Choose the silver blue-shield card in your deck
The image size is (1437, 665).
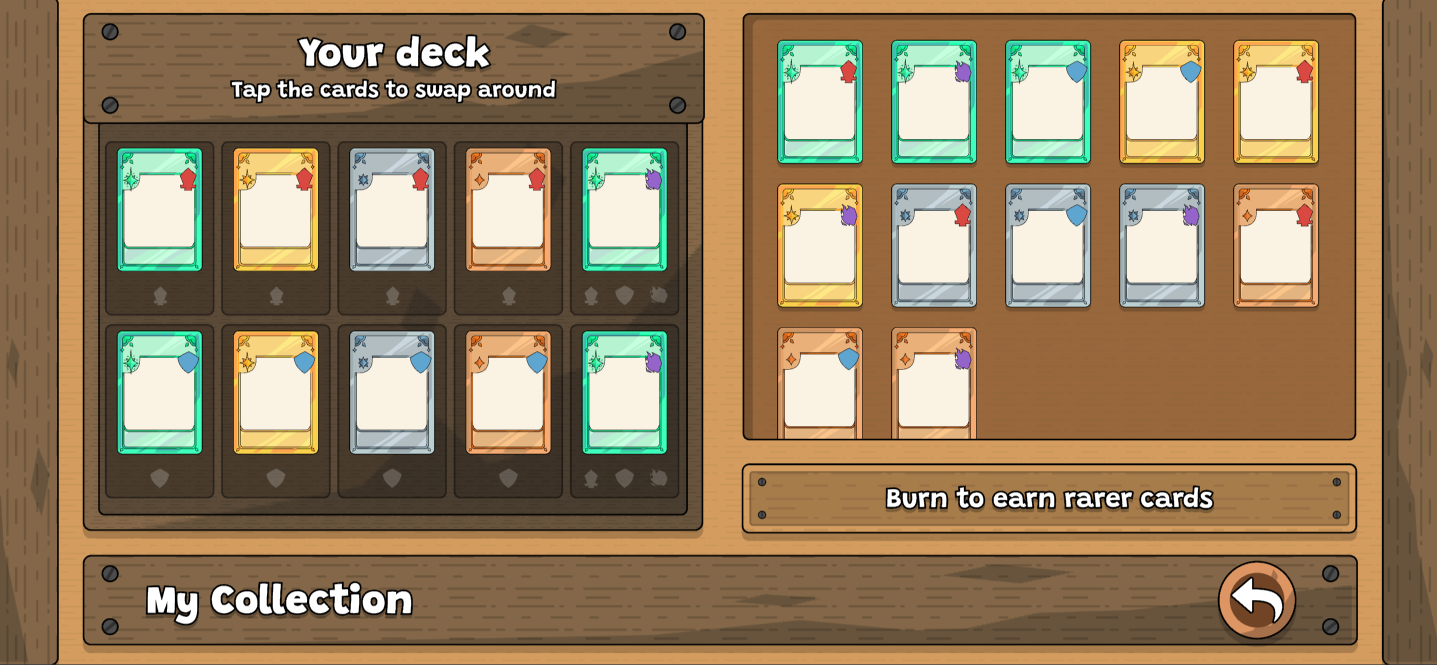tap(392, 393)
